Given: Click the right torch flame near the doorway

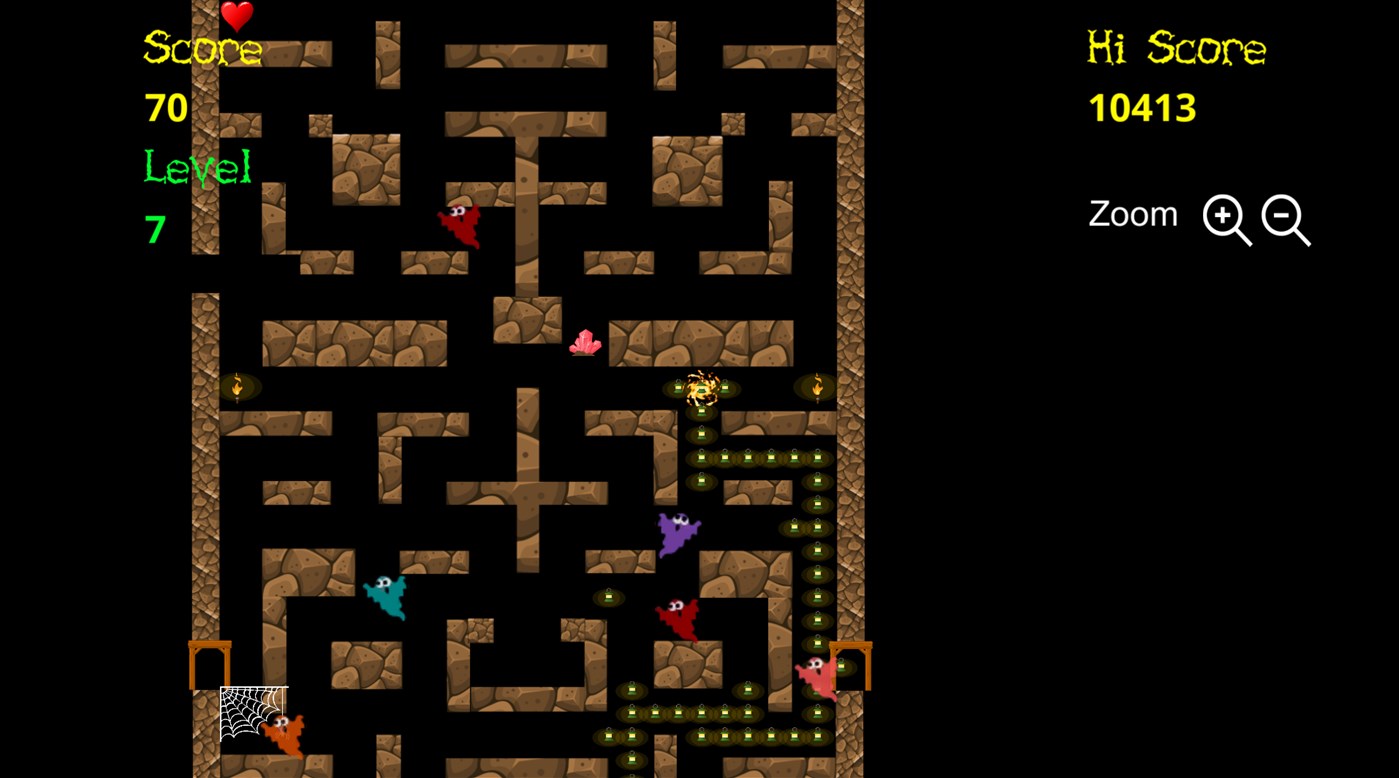Looking at the screenshot, I should pos(817,386).
